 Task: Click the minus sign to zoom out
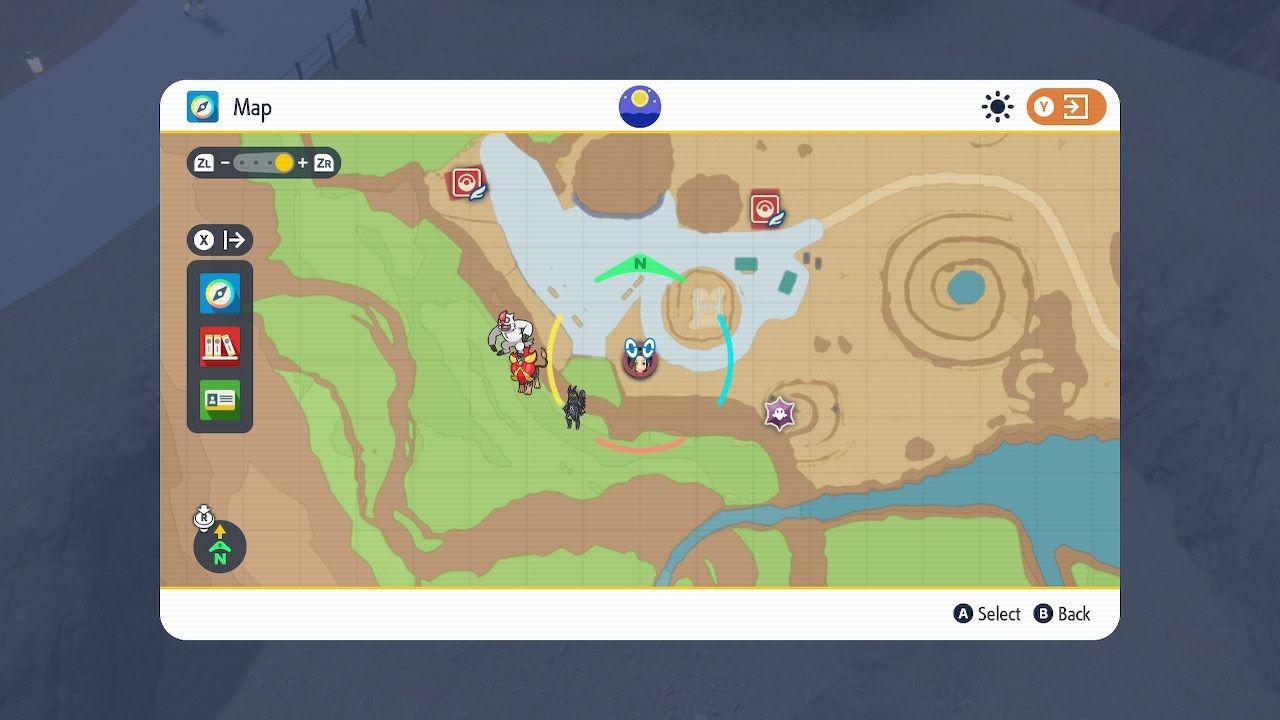coord(227,162)
